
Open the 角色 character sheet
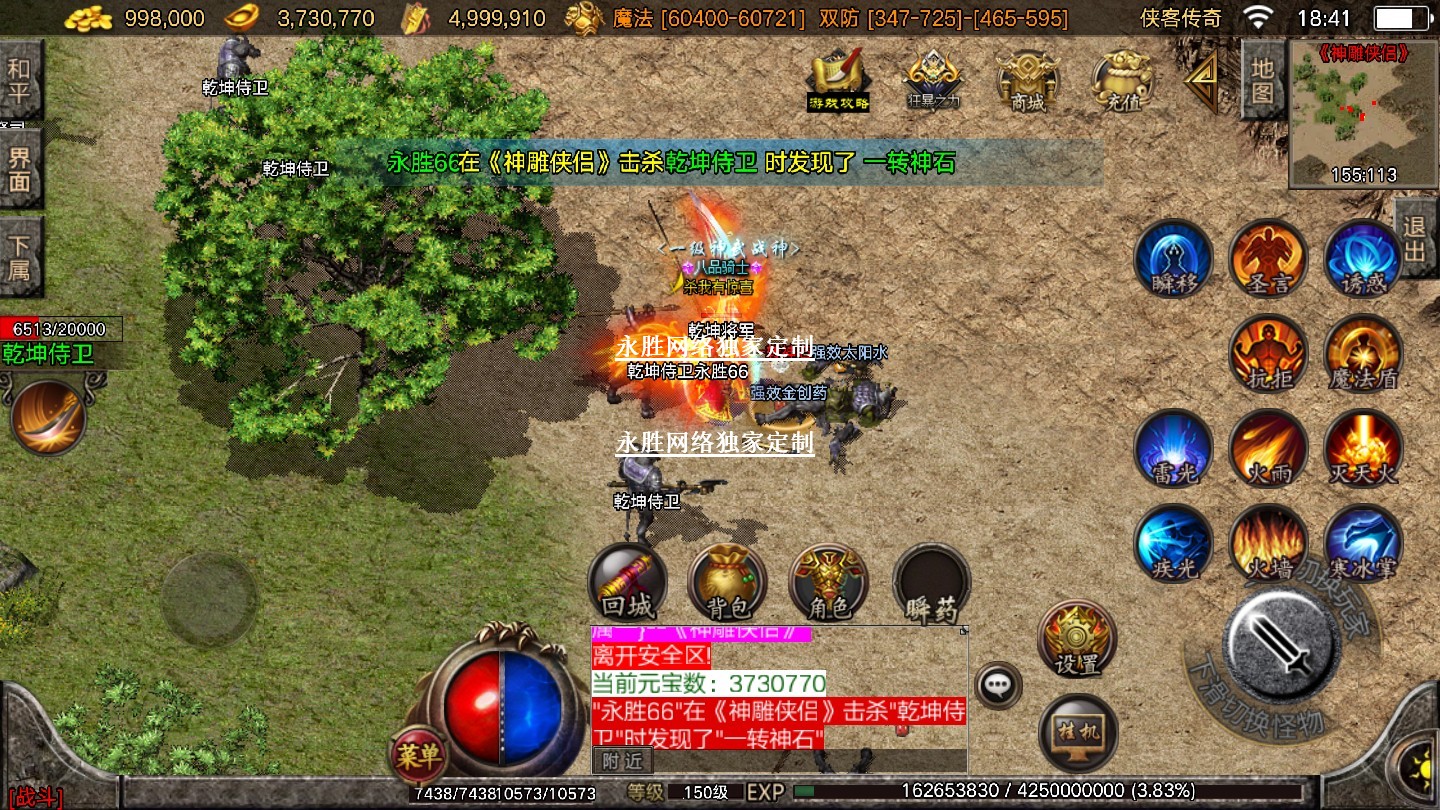(828, 583)
